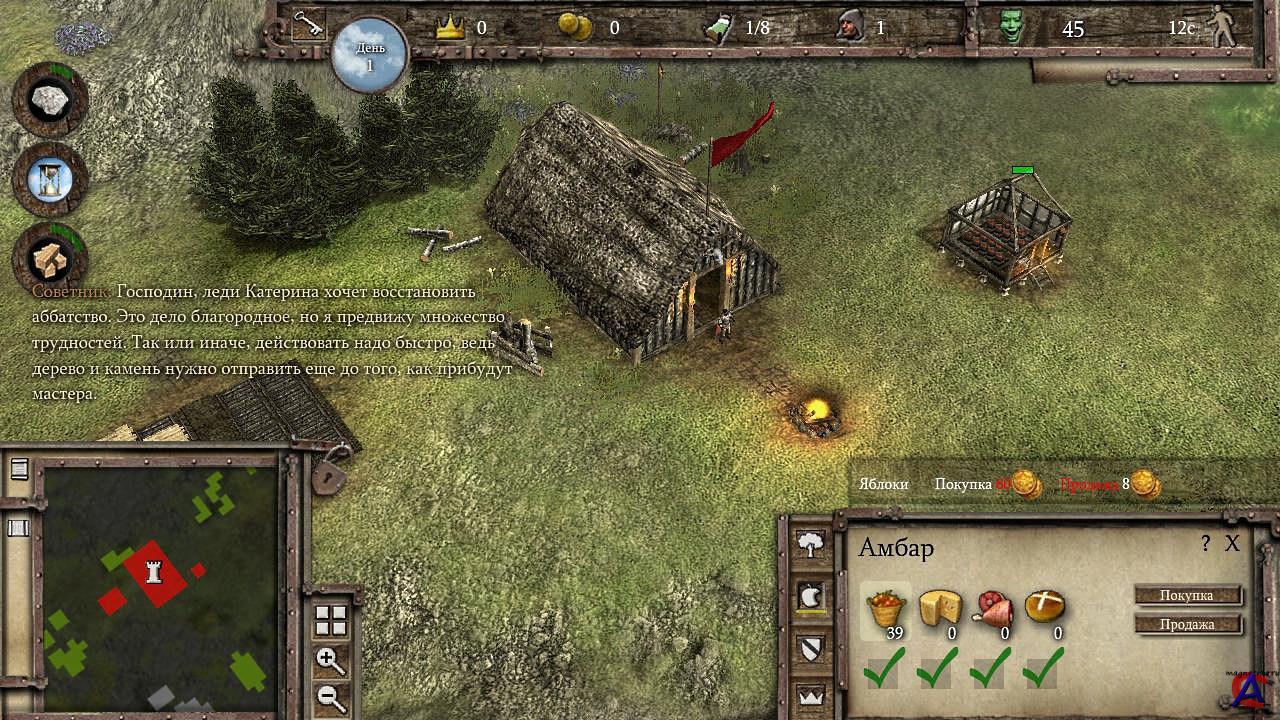1280x720 pixels.
Task: Click the Продажа (Sell) button
Action: pyautogui.click(x=1188, y=624)
